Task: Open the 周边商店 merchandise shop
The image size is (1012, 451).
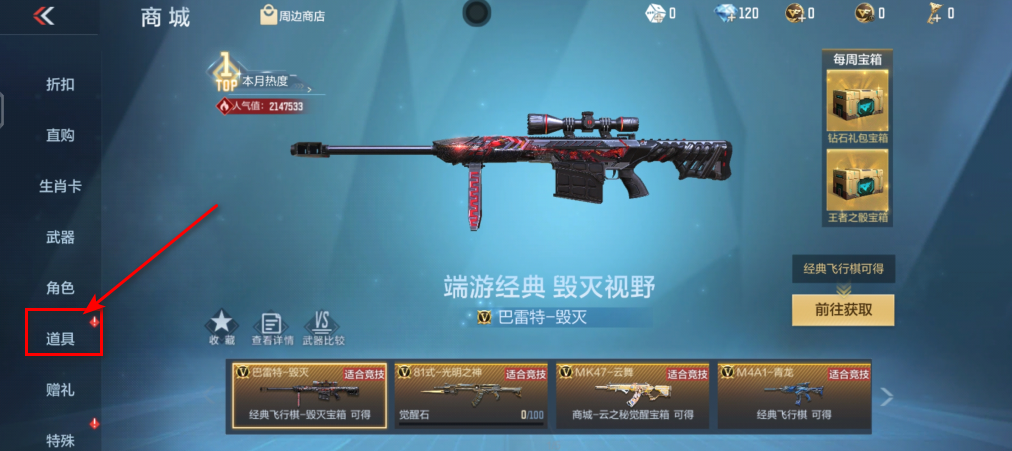Action: [x=292, y=15]
